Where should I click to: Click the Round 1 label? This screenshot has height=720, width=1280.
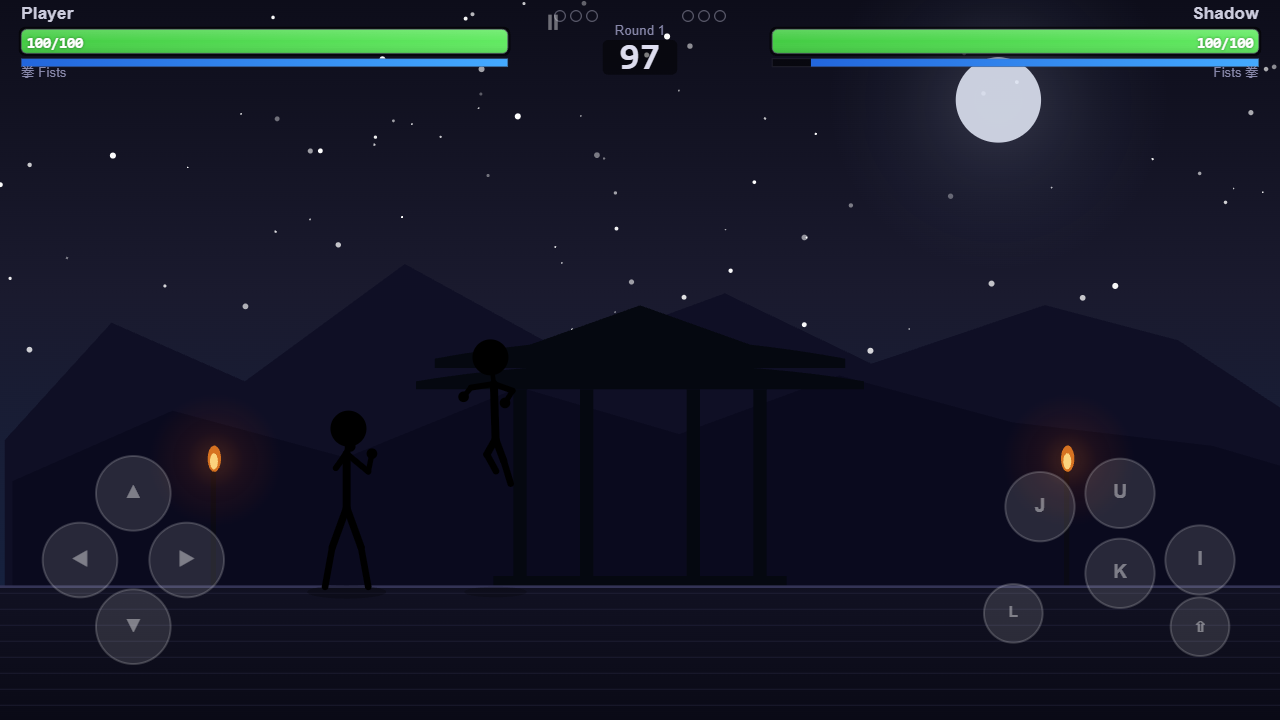coord(639,30)
